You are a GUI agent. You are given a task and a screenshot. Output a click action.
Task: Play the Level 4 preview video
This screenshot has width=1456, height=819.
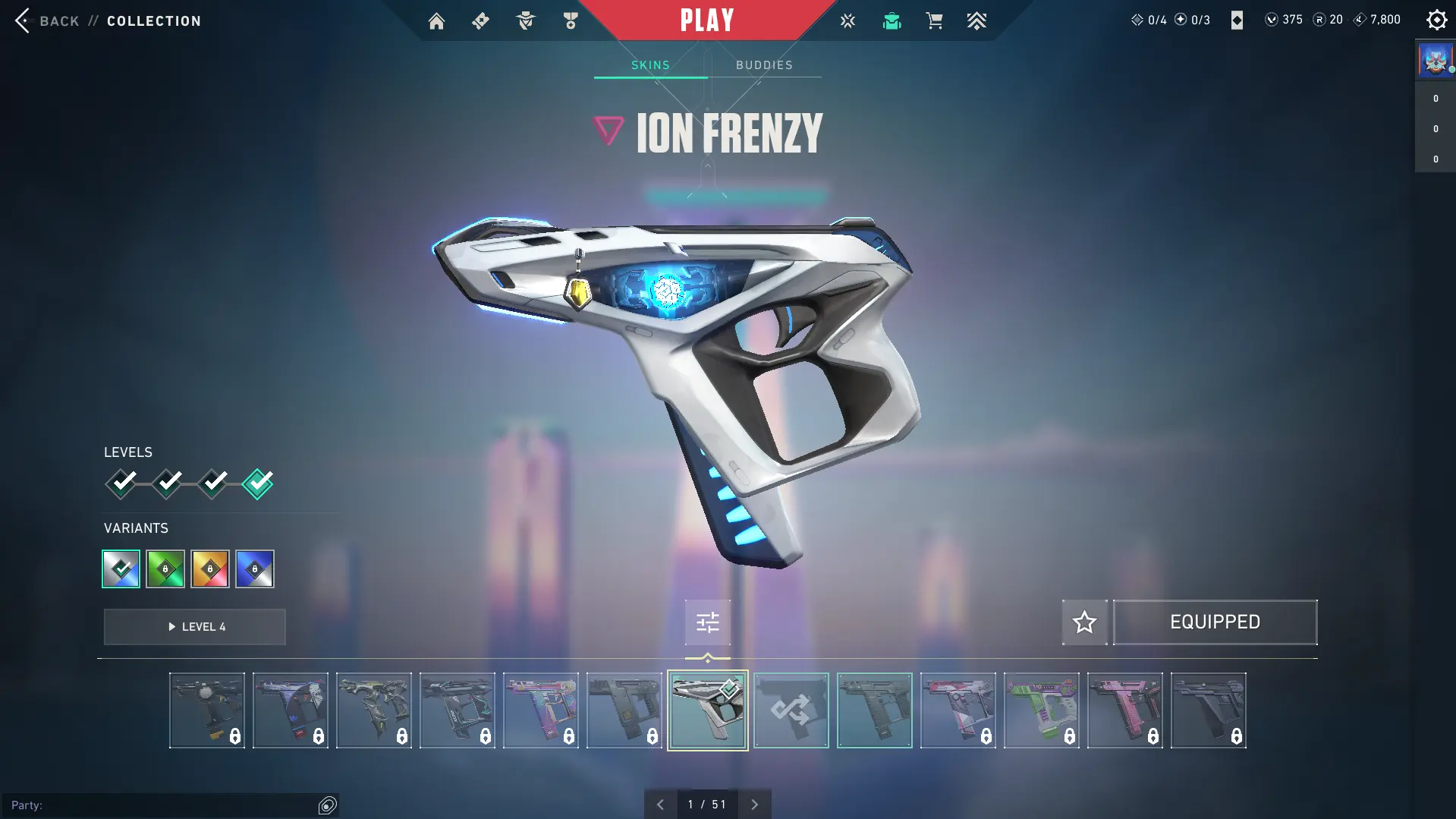click(x=195, y=627)
